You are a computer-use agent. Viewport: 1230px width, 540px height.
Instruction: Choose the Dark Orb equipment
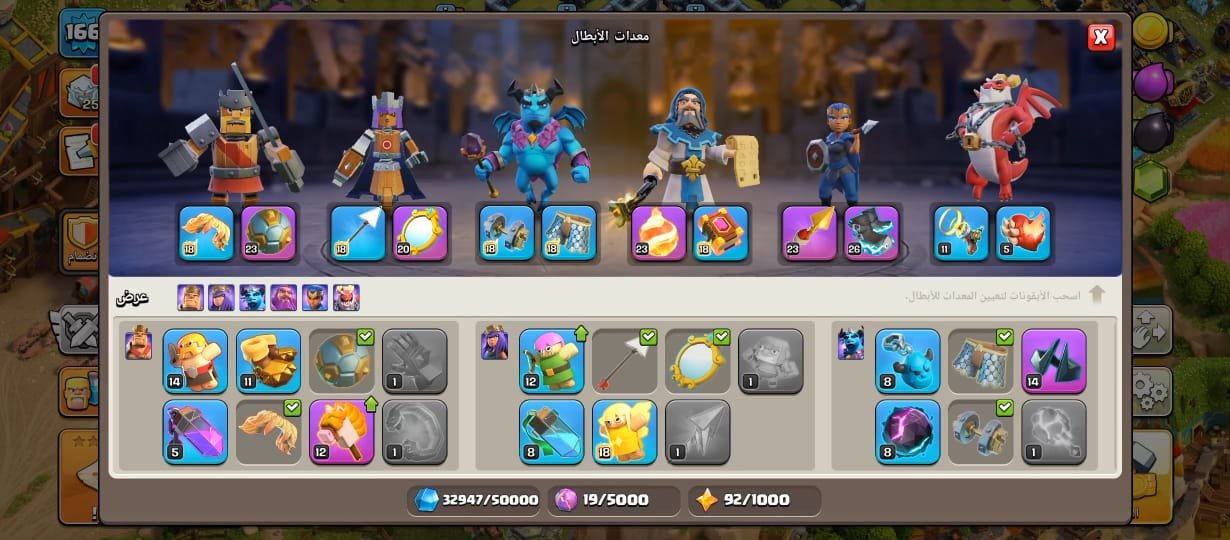click(907, 432)
